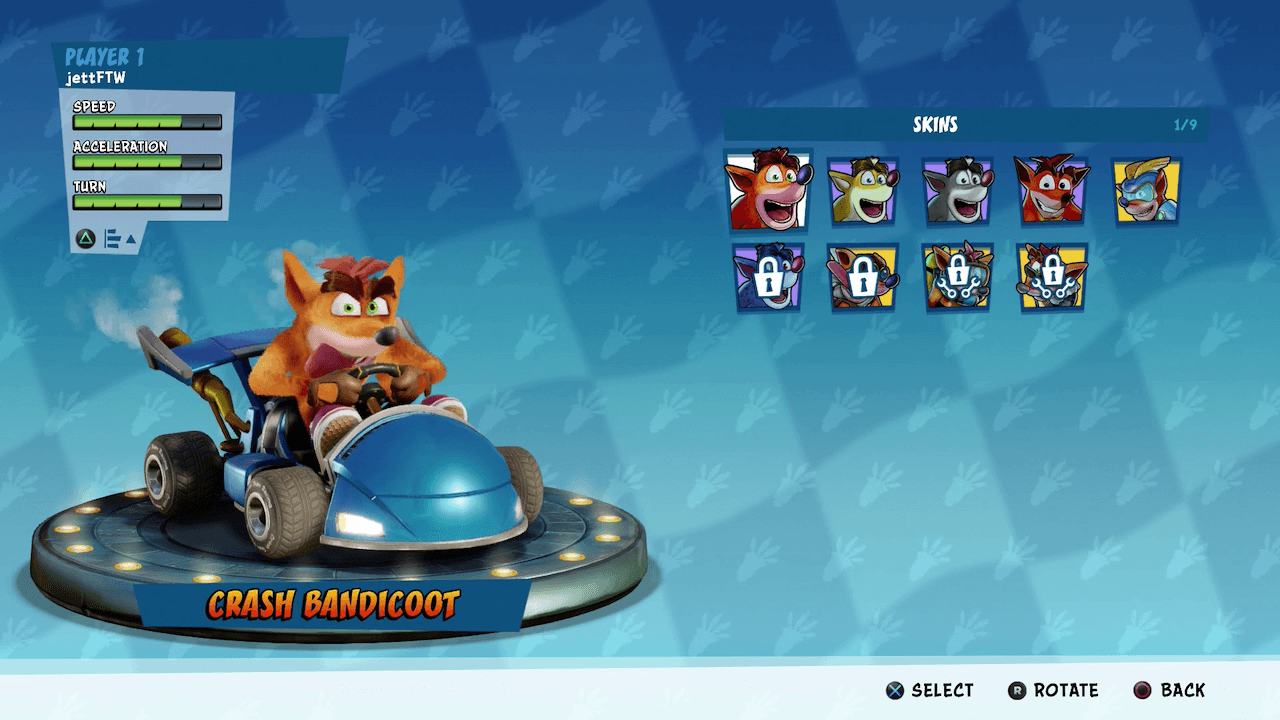Select the default Crash Bandicoot skin

click(x=768, y=190)
